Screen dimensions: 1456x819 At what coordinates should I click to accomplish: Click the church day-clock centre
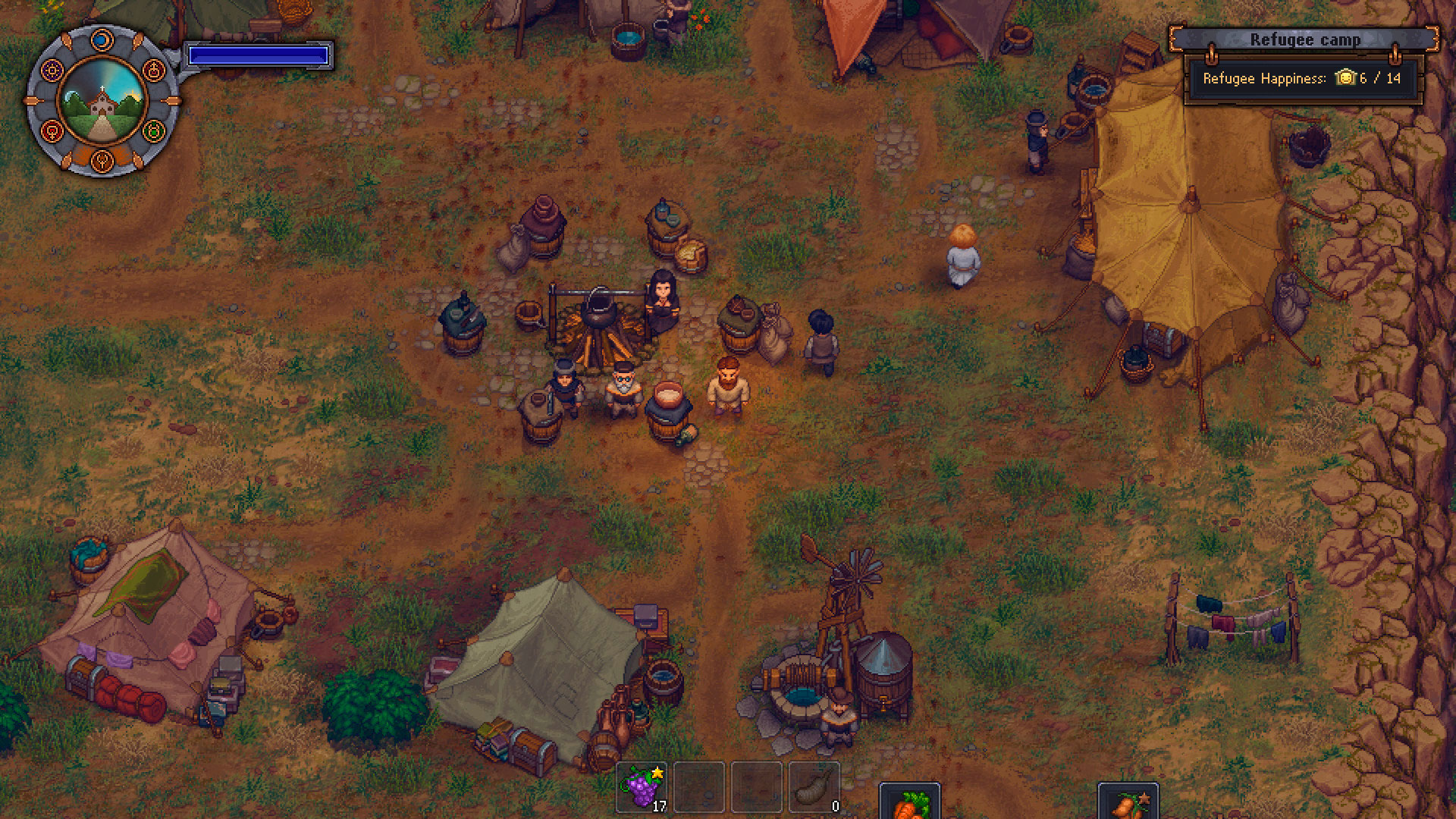102,101
